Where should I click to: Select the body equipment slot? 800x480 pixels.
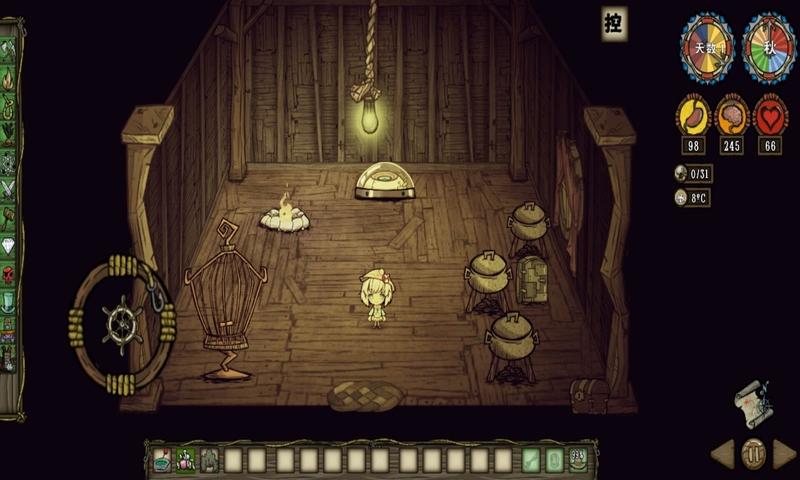(555, 460)
